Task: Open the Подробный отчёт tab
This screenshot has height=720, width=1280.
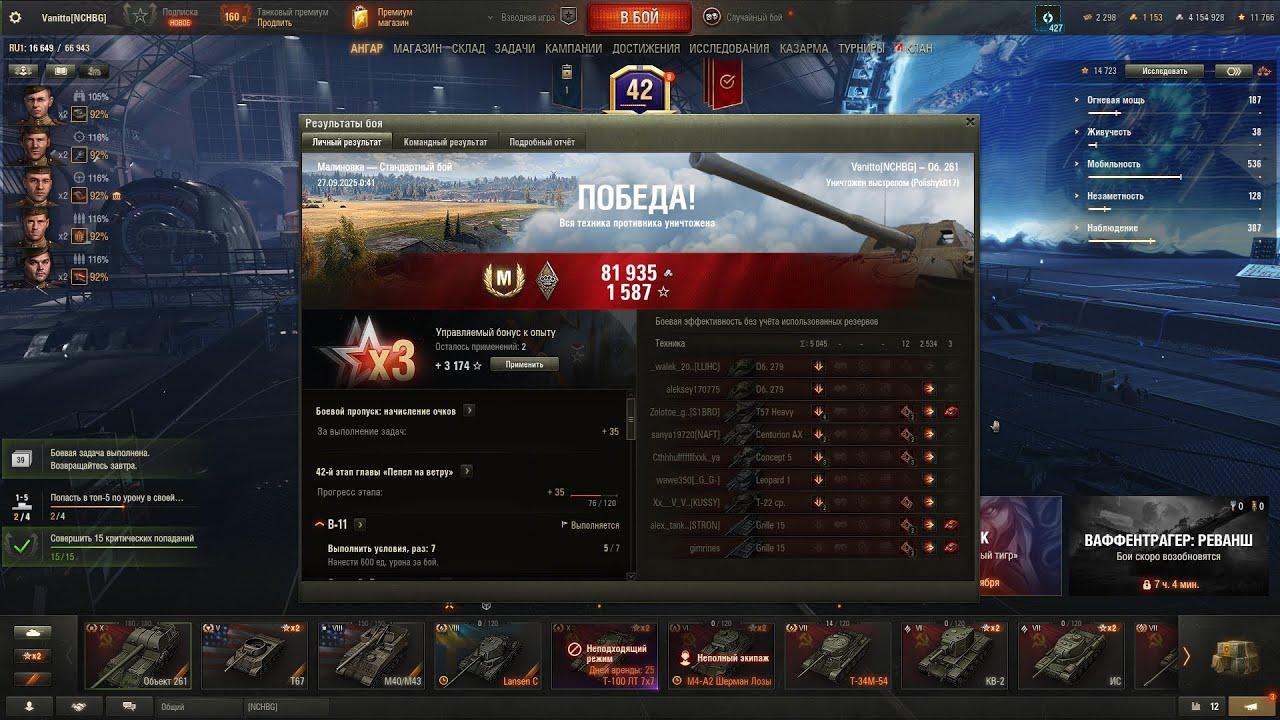Action: coord(542,142)
